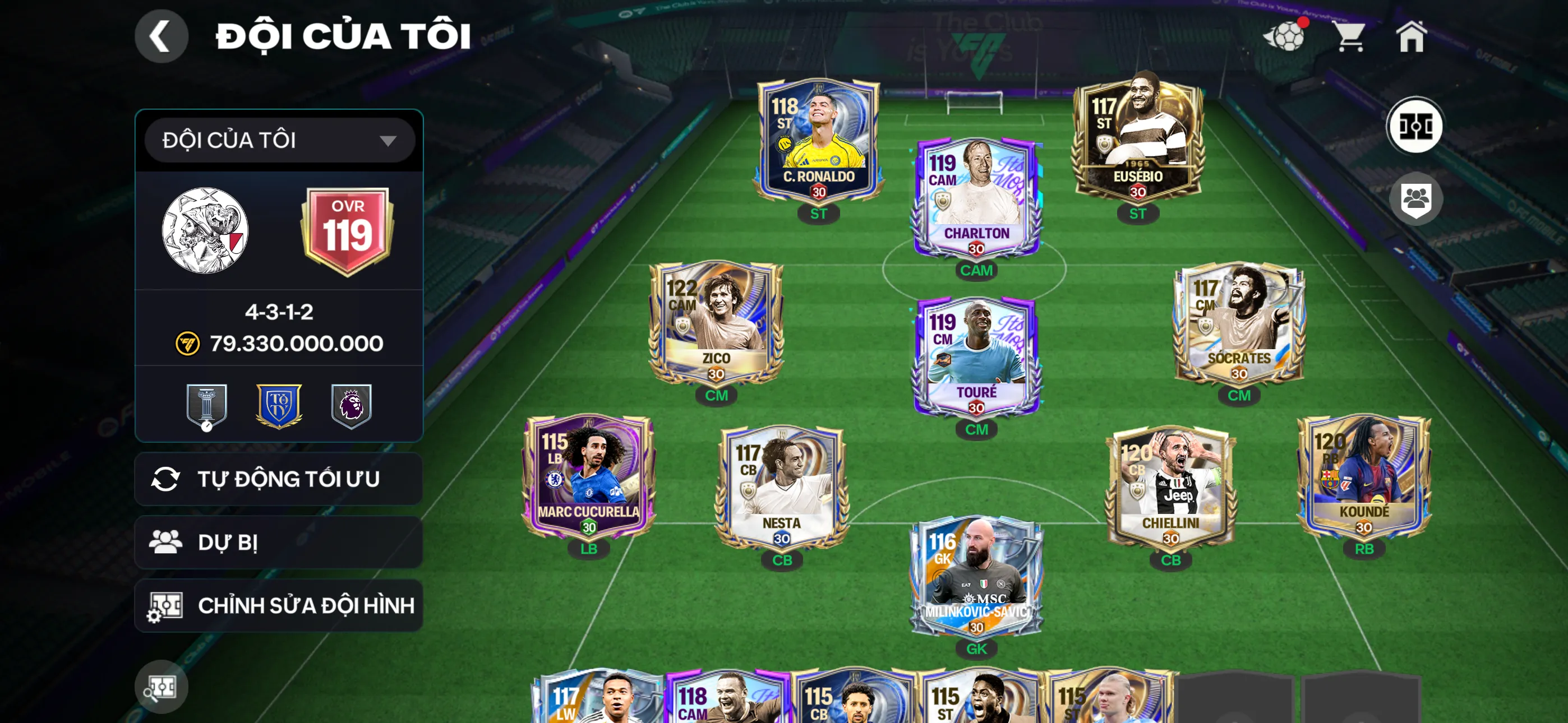This screenshot has height=723, width=1568.
Task: Select the Marc Cucurella LB card
Action: coord(588,476)
